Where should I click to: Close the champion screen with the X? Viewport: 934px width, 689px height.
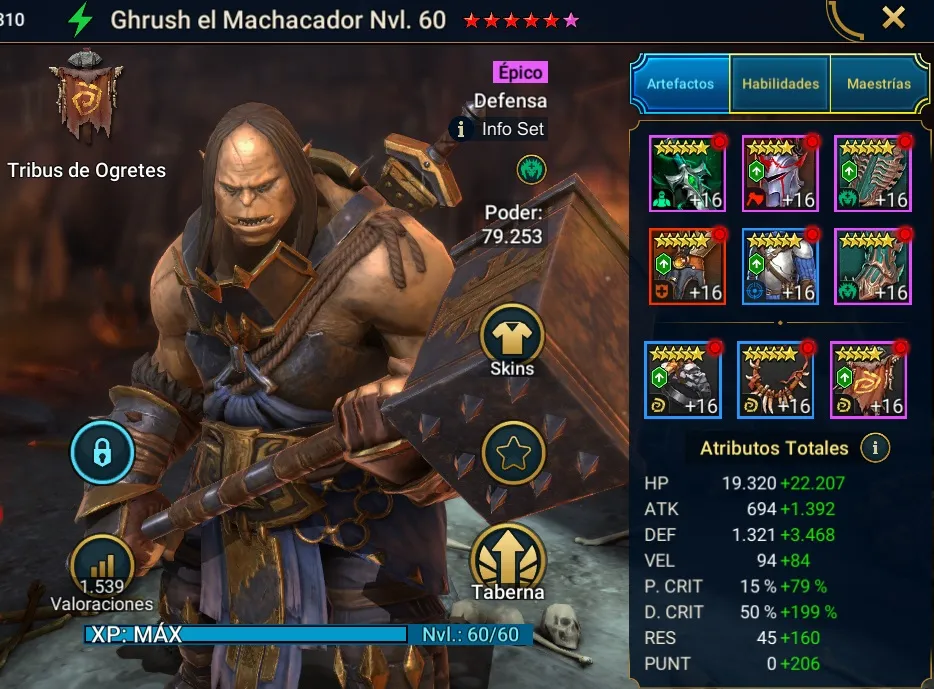(x=893, y=17)
